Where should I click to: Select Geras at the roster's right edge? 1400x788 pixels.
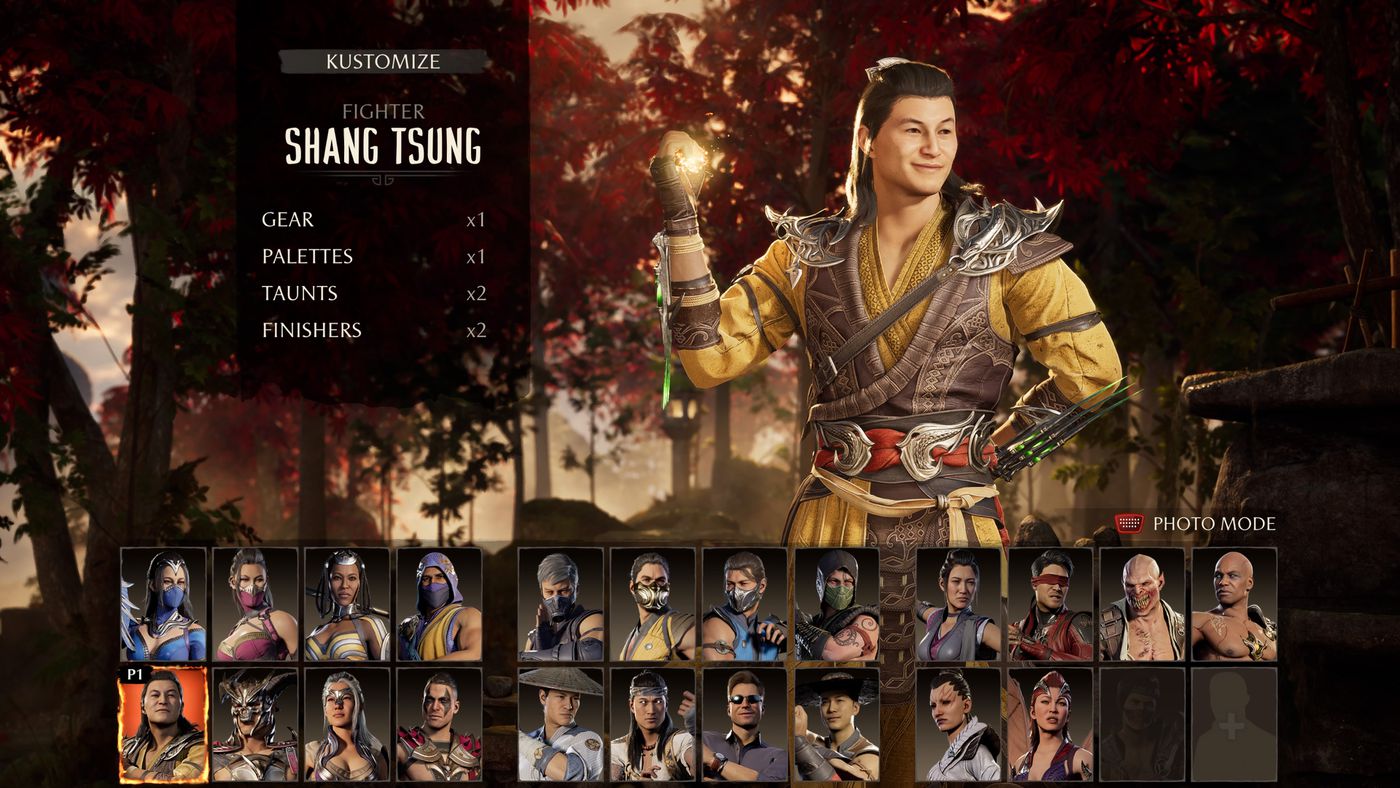(x=1235, y=605)
